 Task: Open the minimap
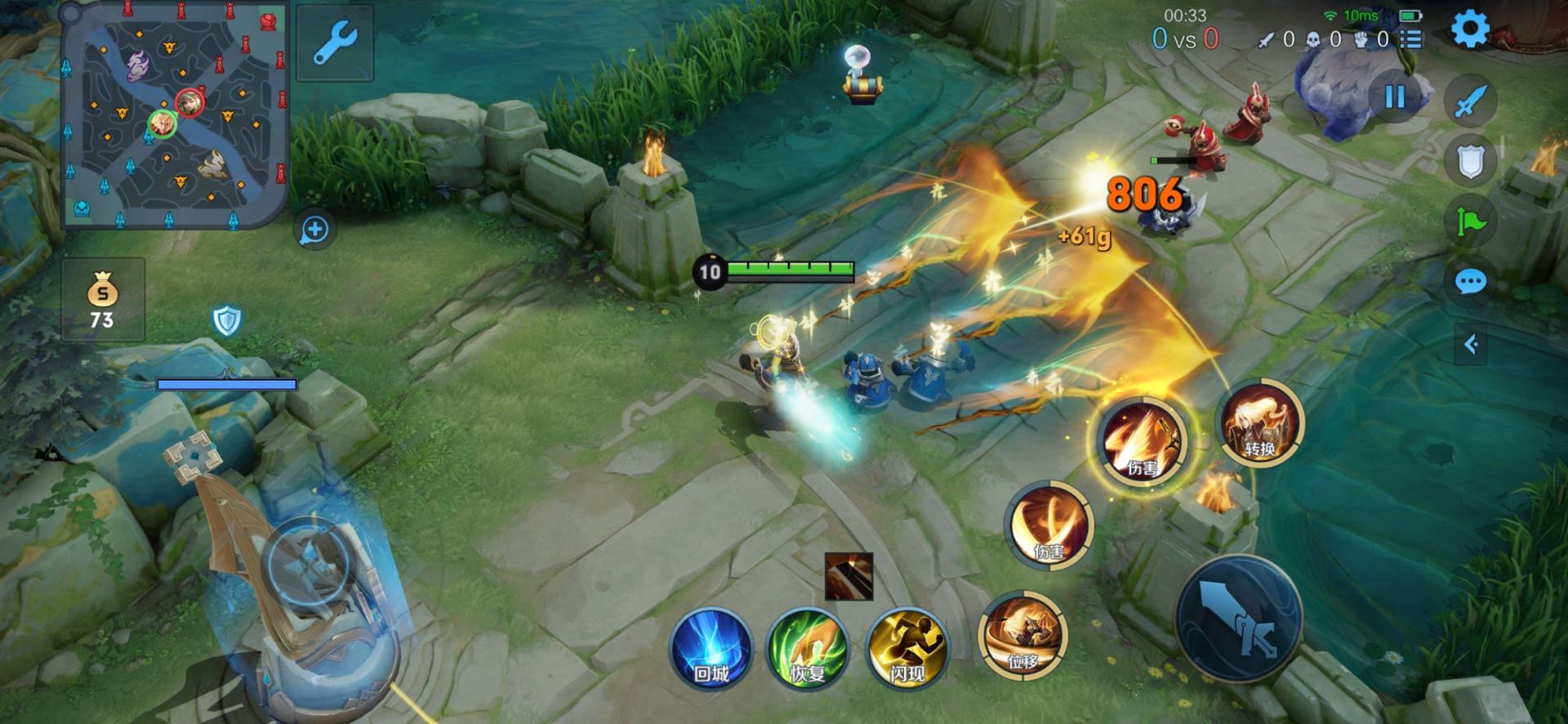click(x=175, y=116)
